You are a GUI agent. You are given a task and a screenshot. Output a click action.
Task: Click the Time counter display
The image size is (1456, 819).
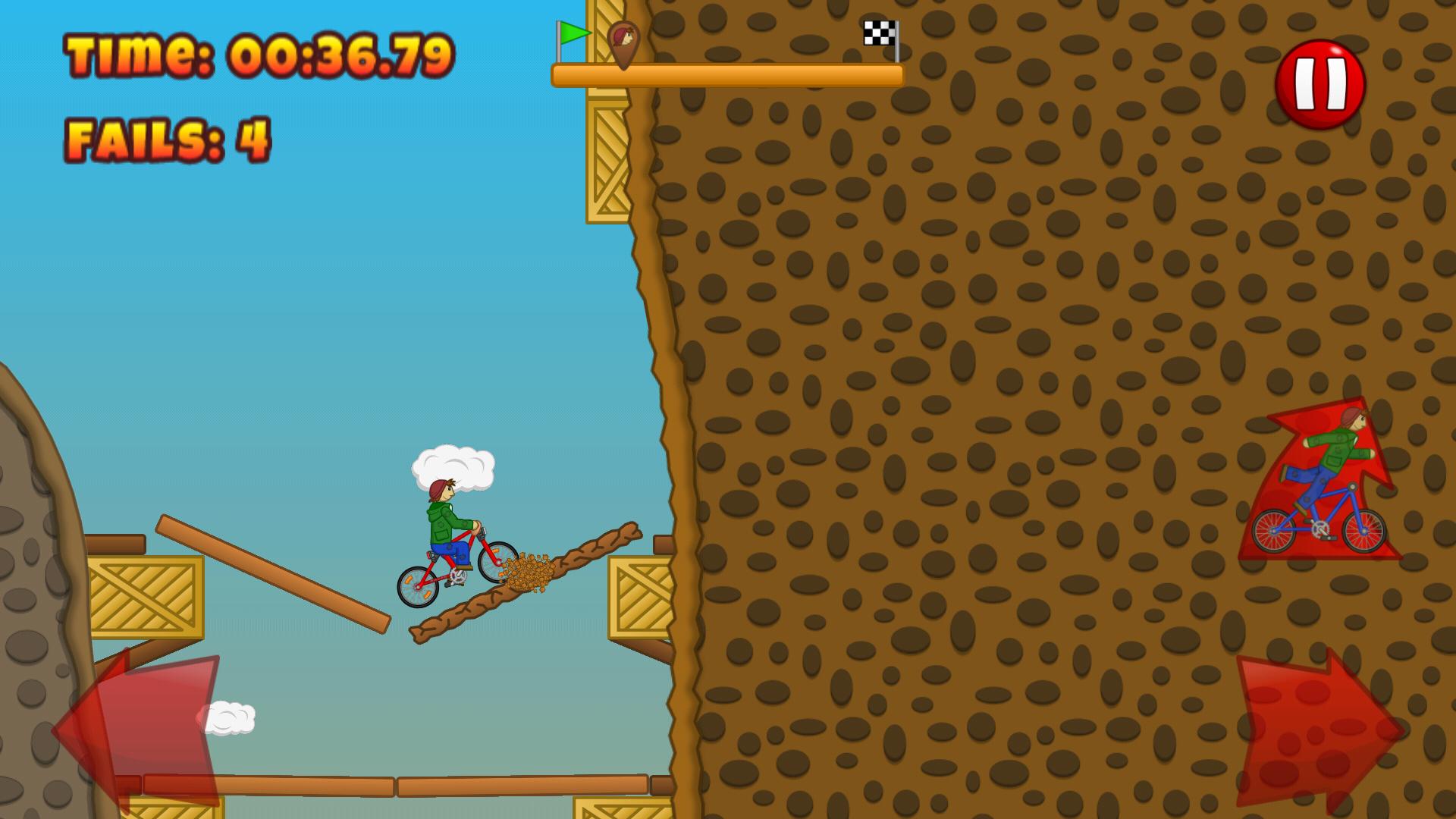[x=258, y=53]
